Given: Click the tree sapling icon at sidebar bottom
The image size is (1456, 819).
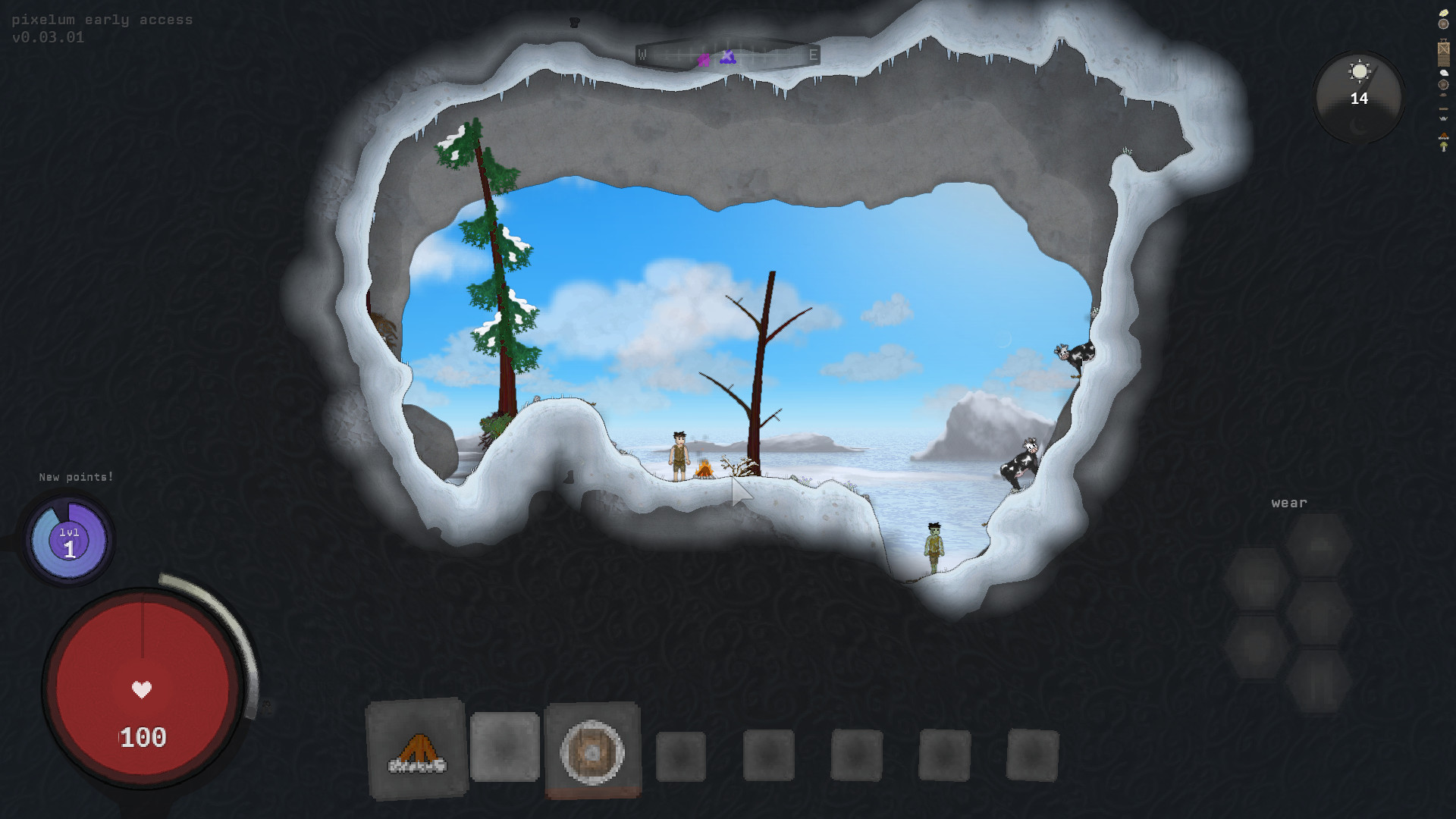Looking at the screenshot, I should coord(1442,146).
